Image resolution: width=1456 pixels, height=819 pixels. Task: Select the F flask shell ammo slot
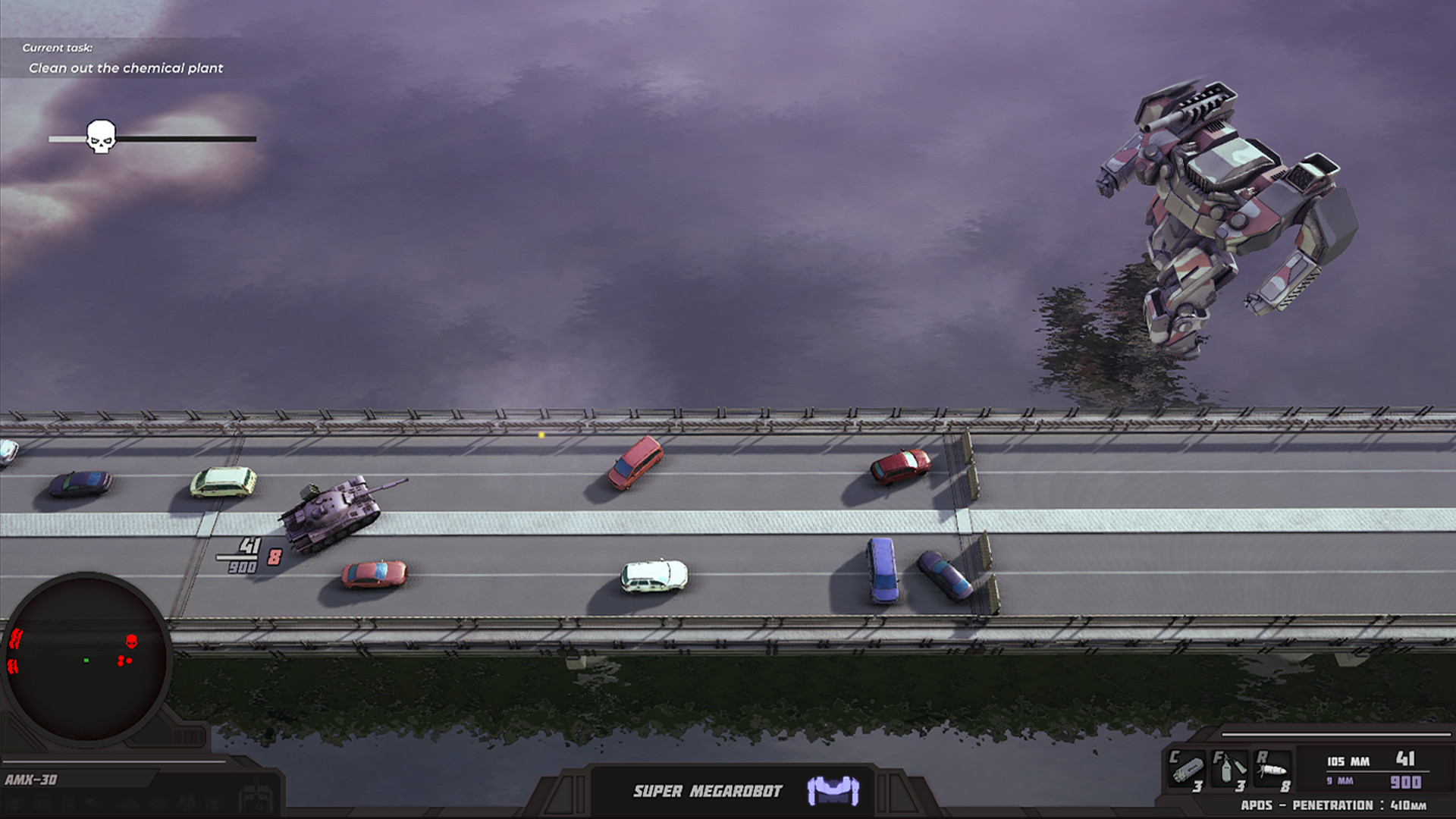coord(1228,770)
